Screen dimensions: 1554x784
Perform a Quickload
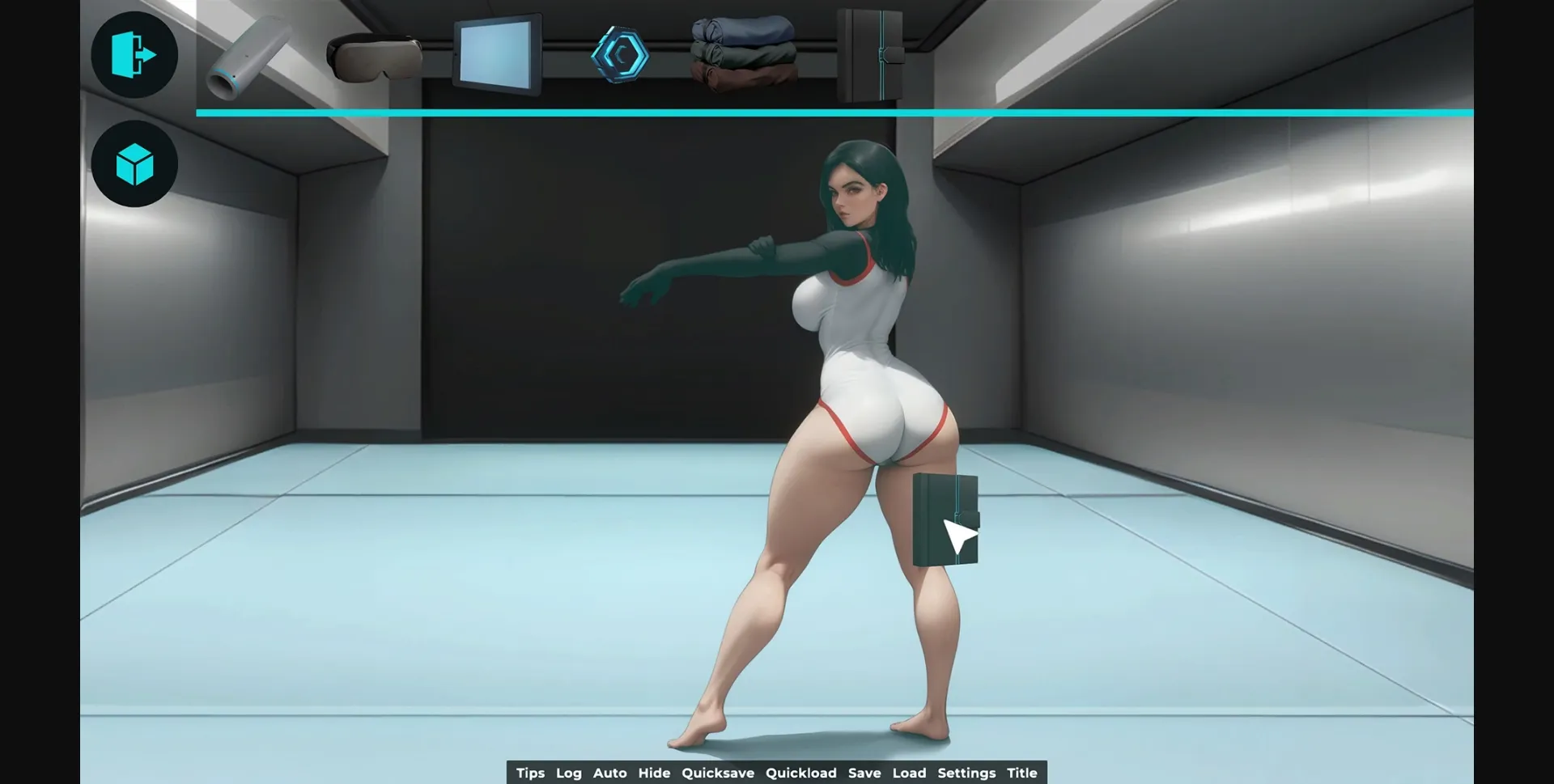[802, 773]
